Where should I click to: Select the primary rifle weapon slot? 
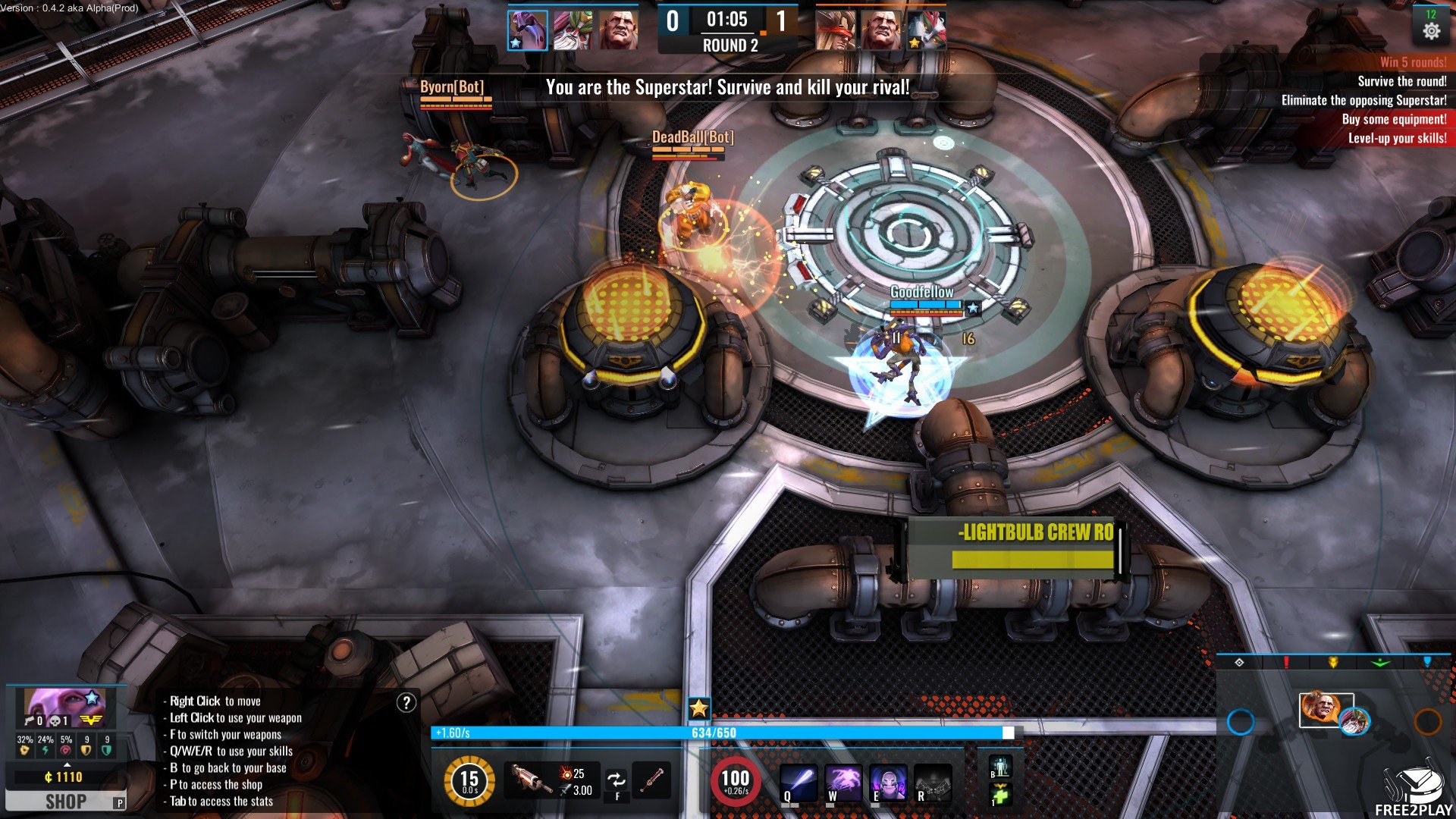[528, 780]
